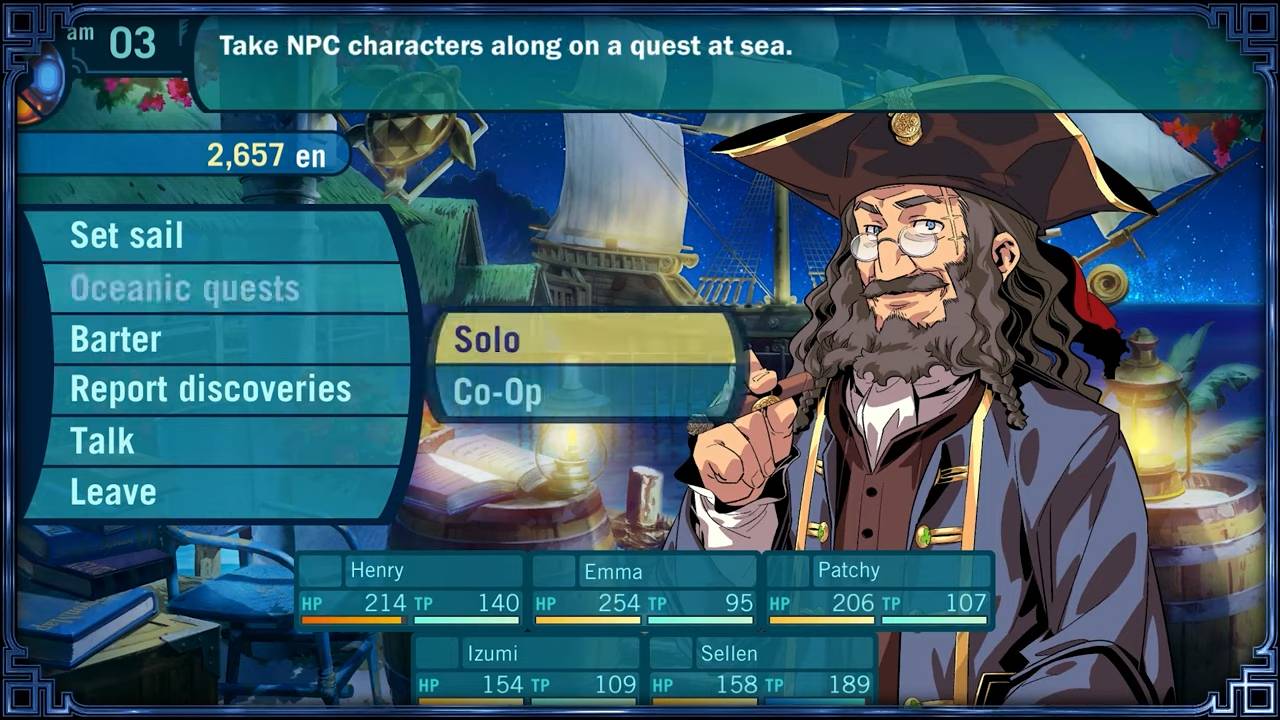Expand Sellen's status panel
Screen dimensions: 1280x720
coord(730,654)
